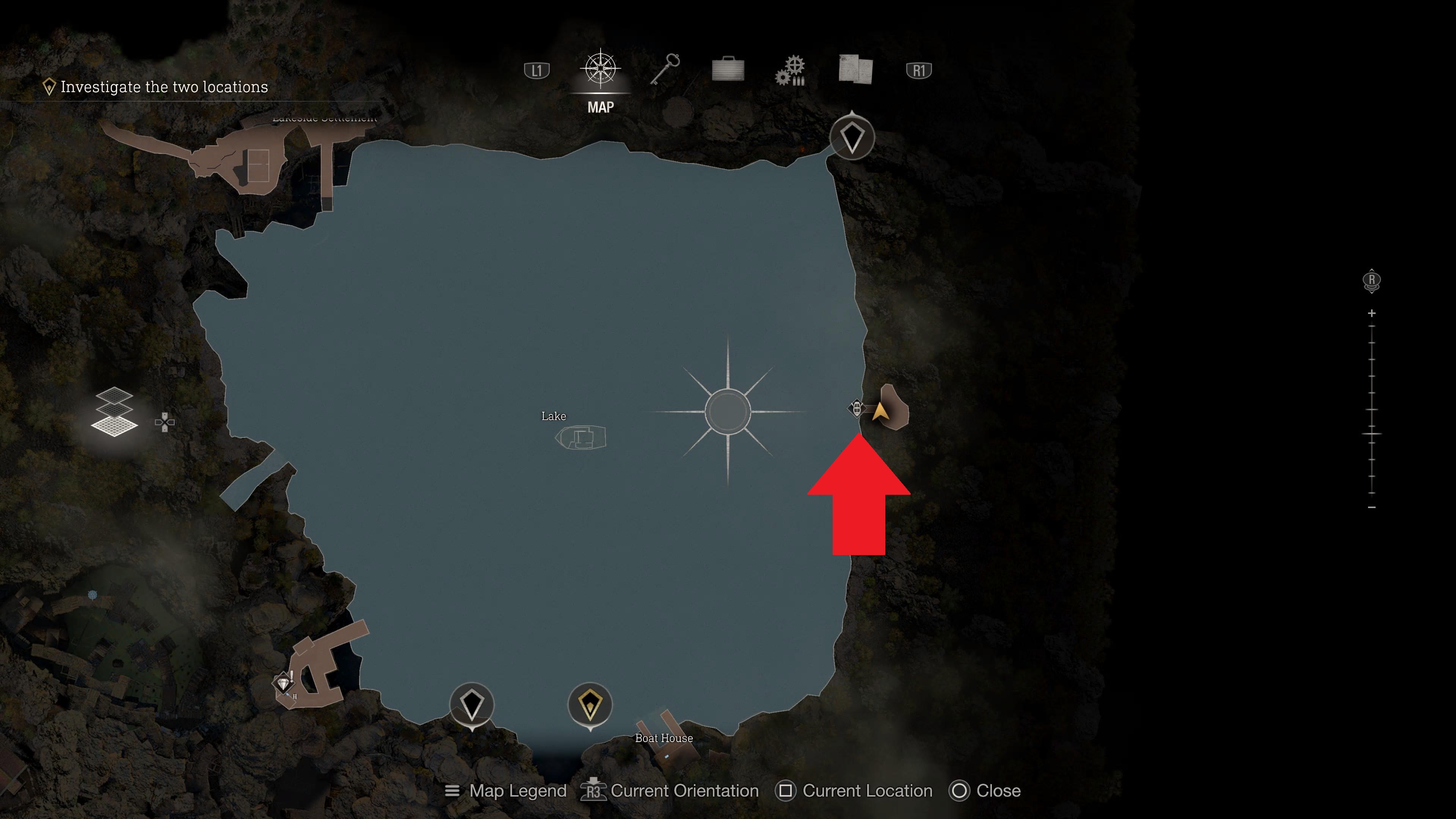
Task: Click the zoom slider track
Action: click(1372, 410)
